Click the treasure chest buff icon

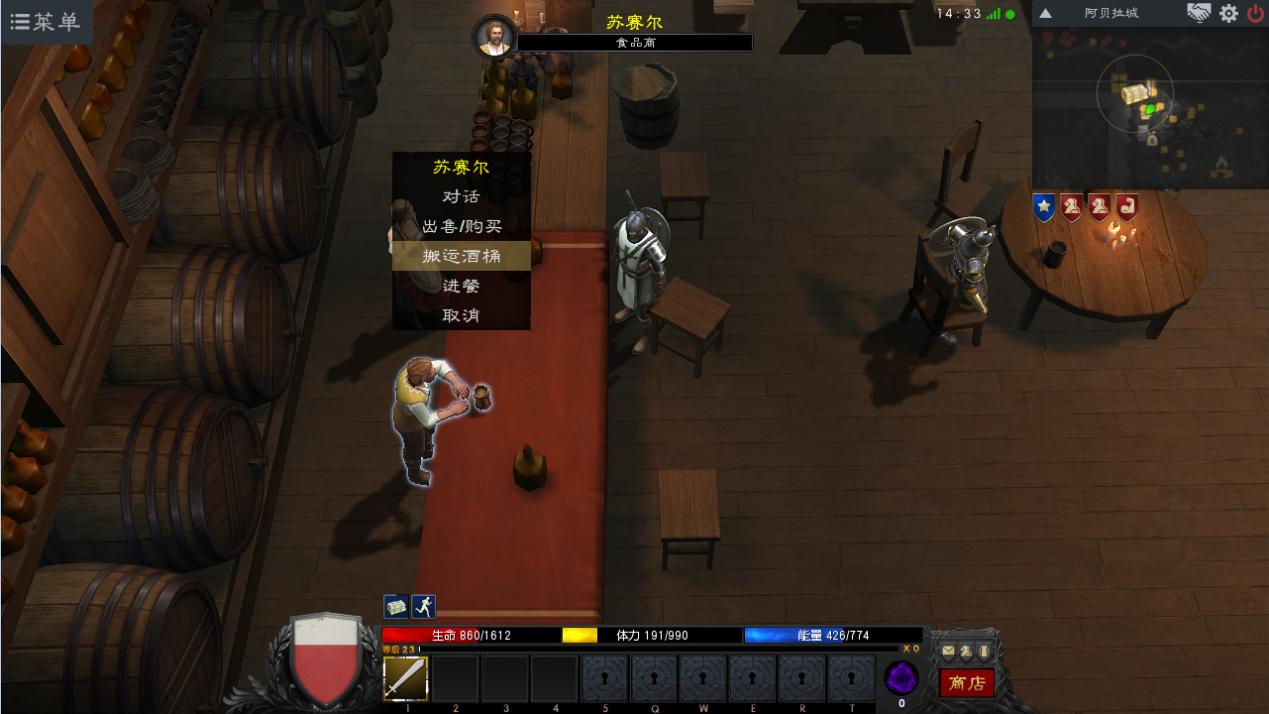tap(396, 607)
